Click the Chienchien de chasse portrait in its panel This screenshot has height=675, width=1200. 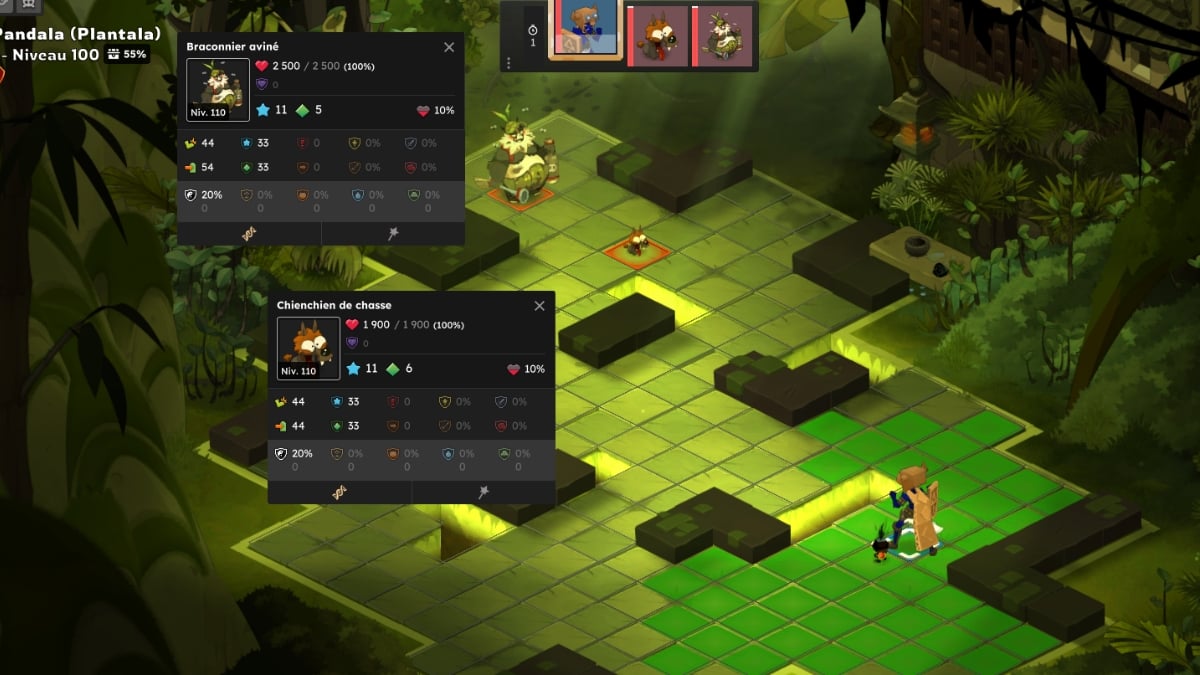coord(308,347)
